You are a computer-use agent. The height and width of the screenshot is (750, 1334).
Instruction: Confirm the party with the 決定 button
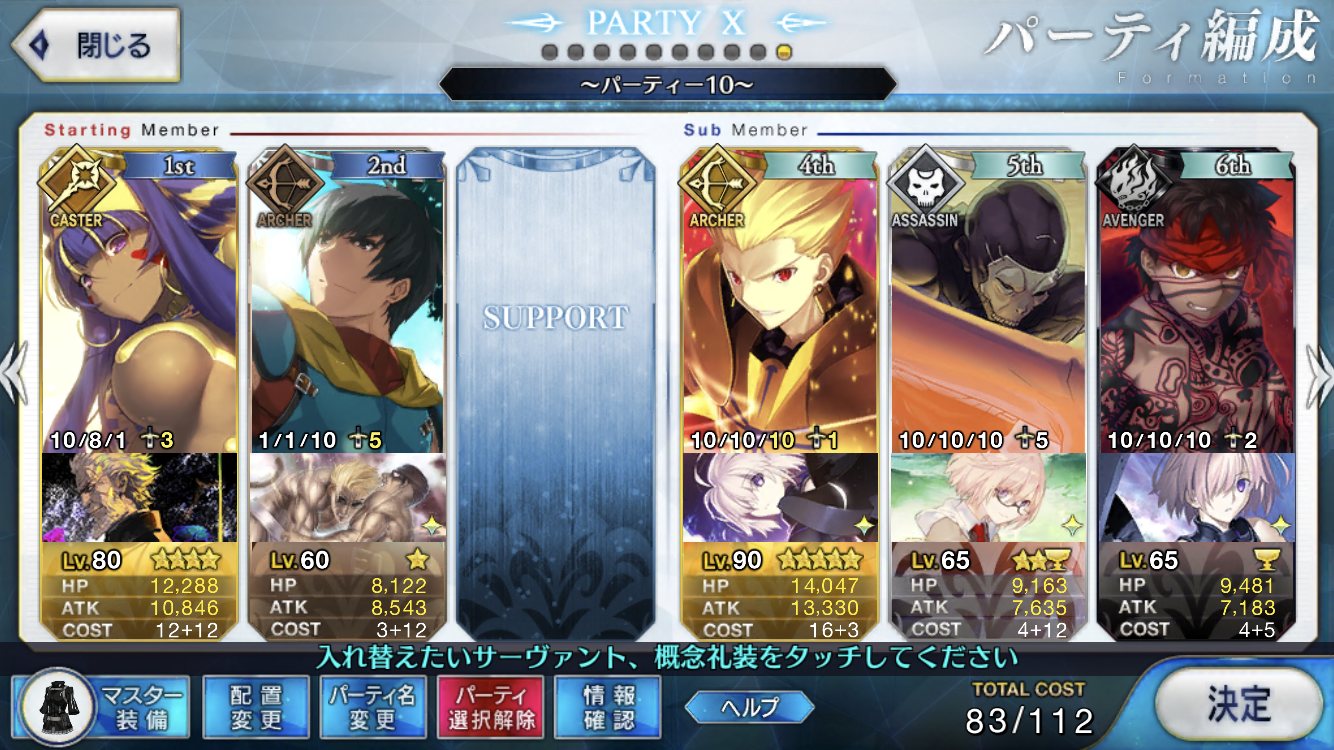[1238, 703]
